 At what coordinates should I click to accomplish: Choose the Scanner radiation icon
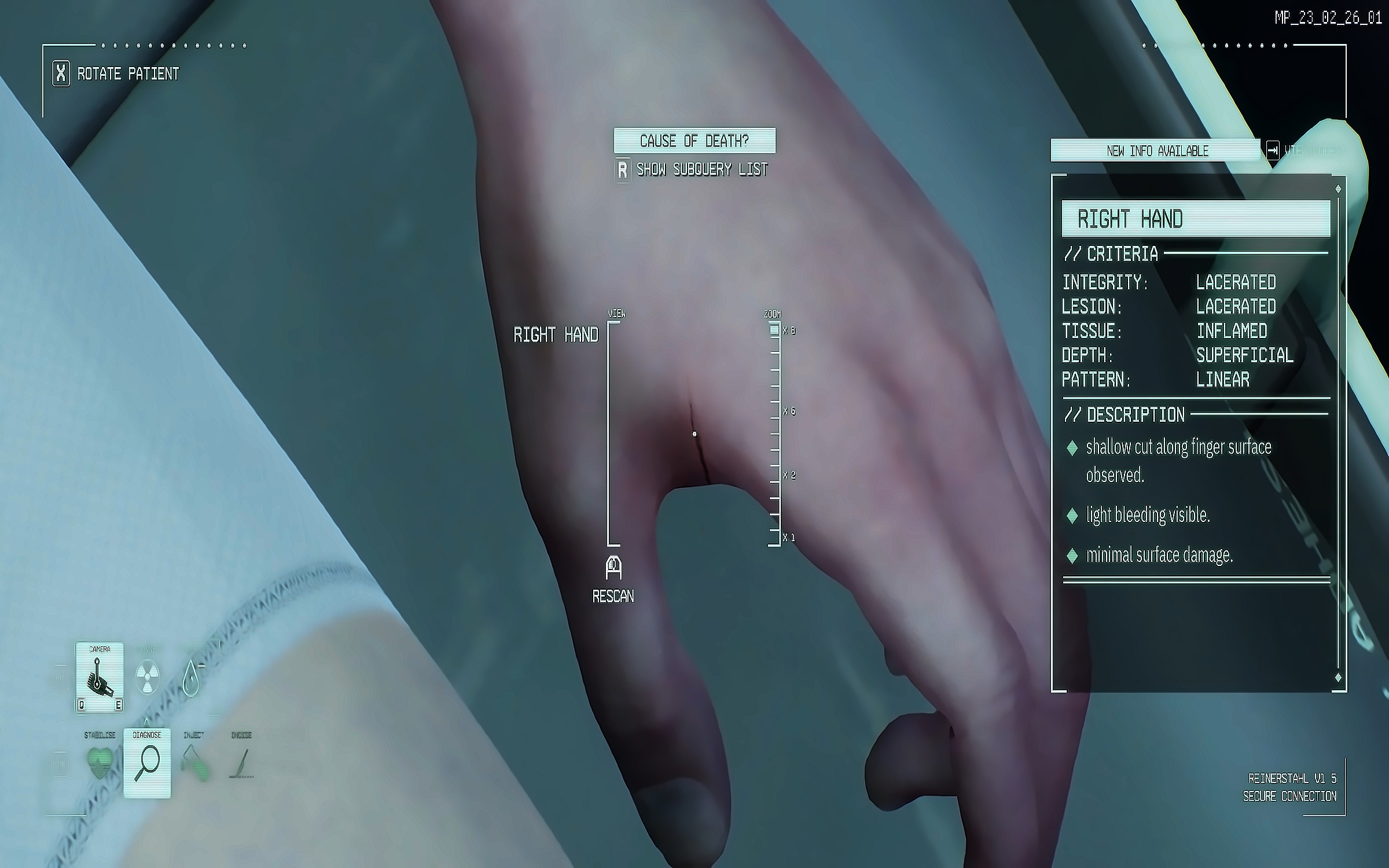(x=147, y=677)
